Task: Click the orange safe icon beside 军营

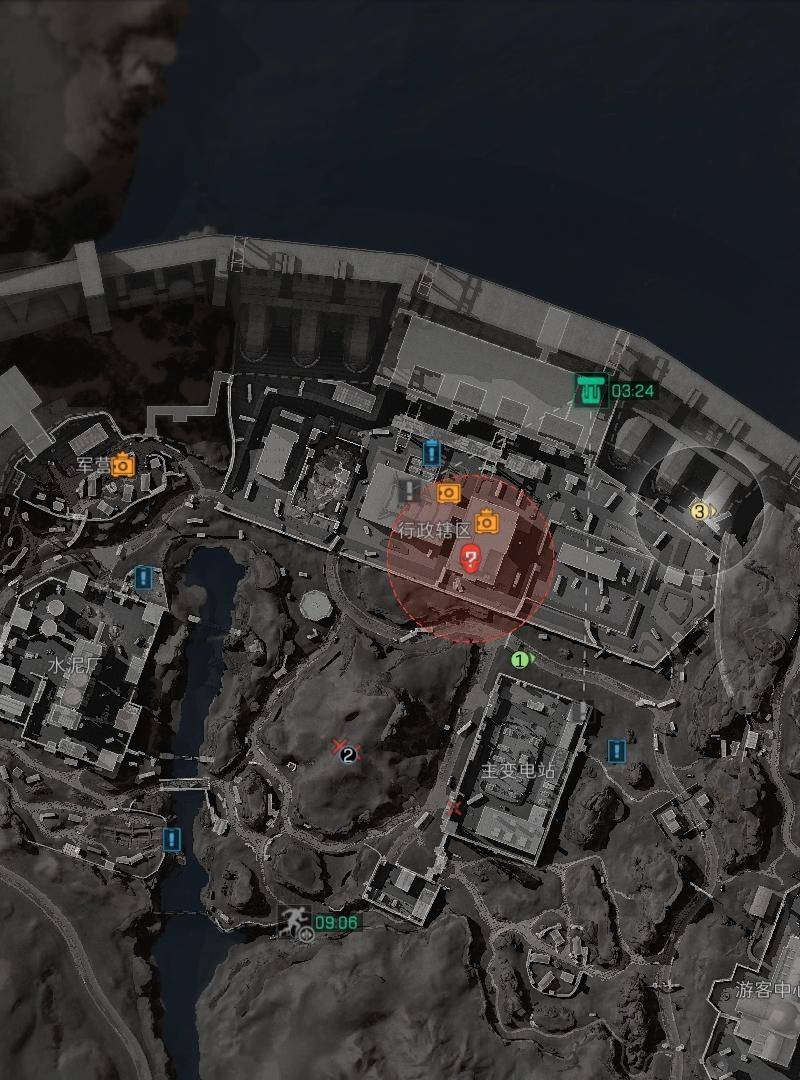Action: tap(123, 465)
